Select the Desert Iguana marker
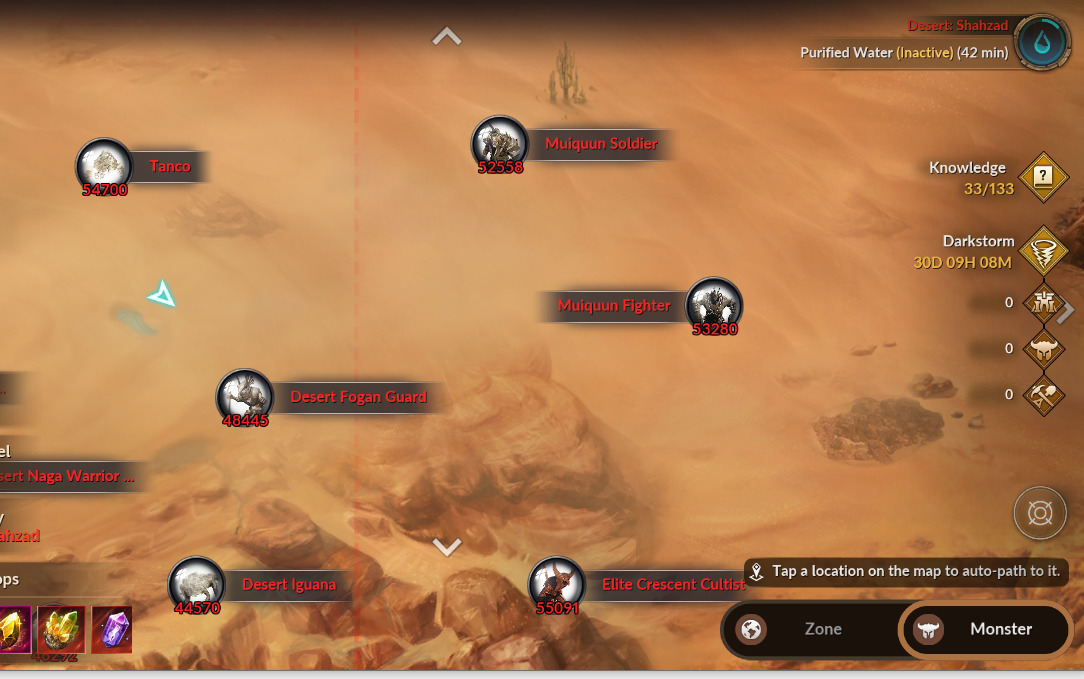 (x=196, y=584)
